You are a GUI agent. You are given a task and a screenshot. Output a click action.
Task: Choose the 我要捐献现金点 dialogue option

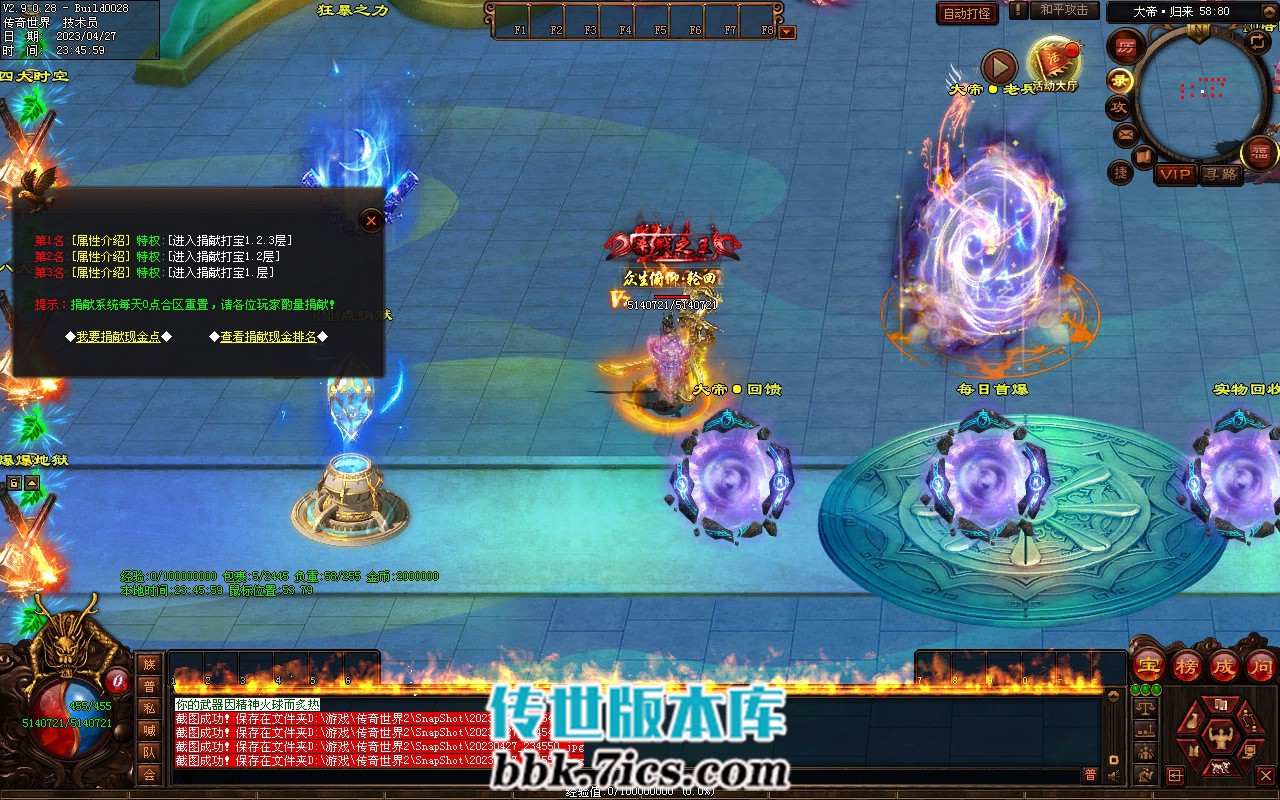pos(118,337)
